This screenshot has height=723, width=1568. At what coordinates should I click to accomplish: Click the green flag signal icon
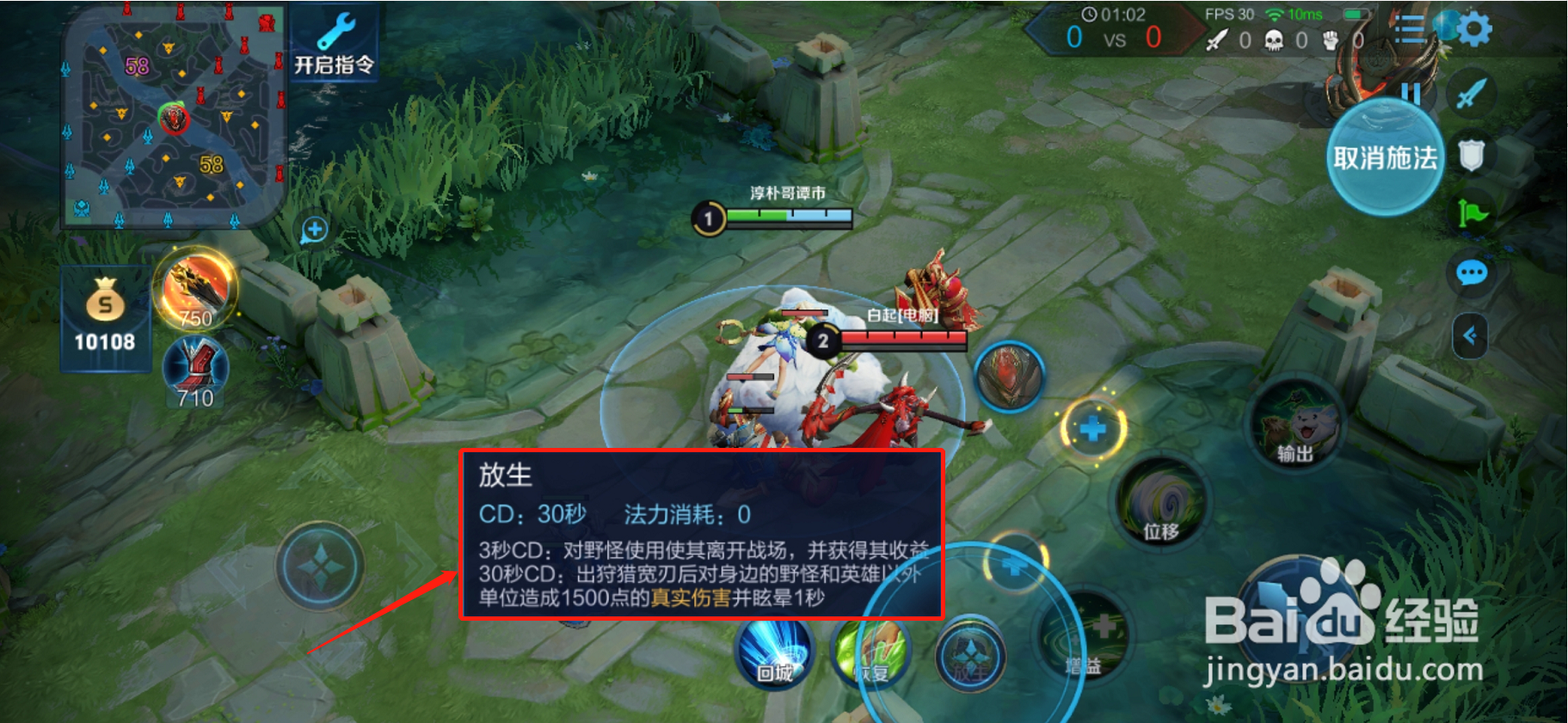point(1473,211)
